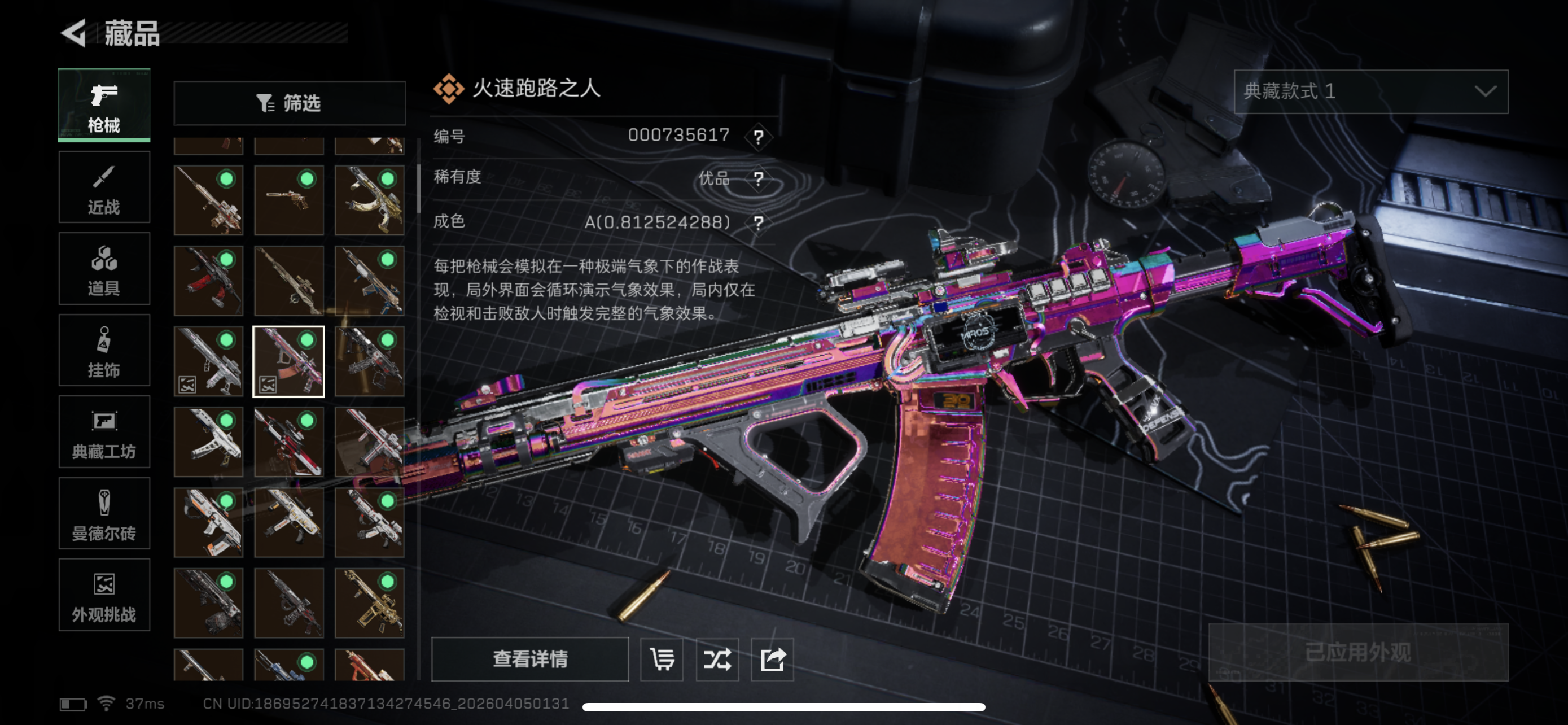Open the 成色 help question mark
The image size is (1568, 725).
tap(758, 221)
